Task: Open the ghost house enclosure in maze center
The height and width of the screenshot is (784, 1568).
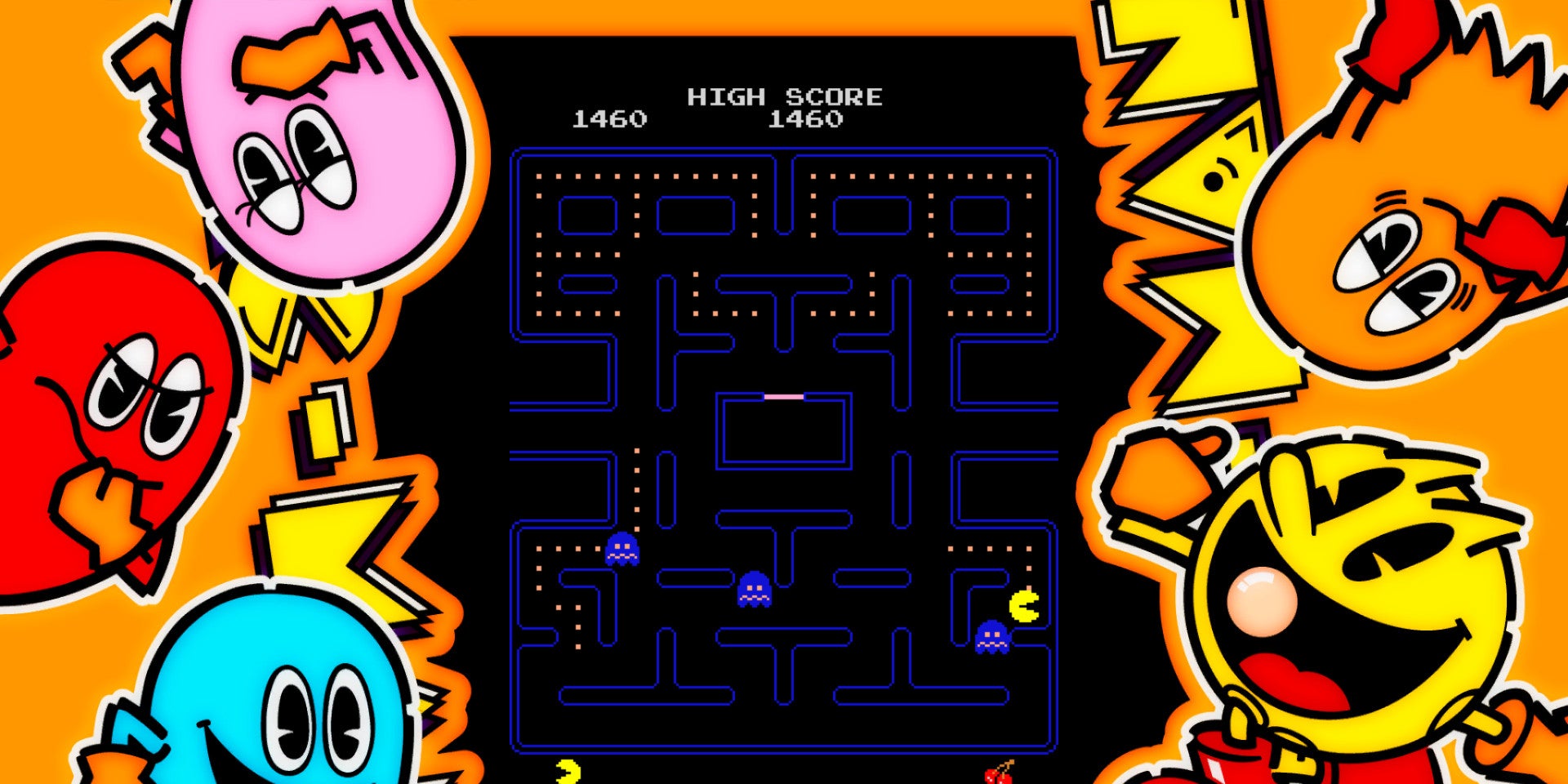Action: pyautogui.click(x=782, y=429)
